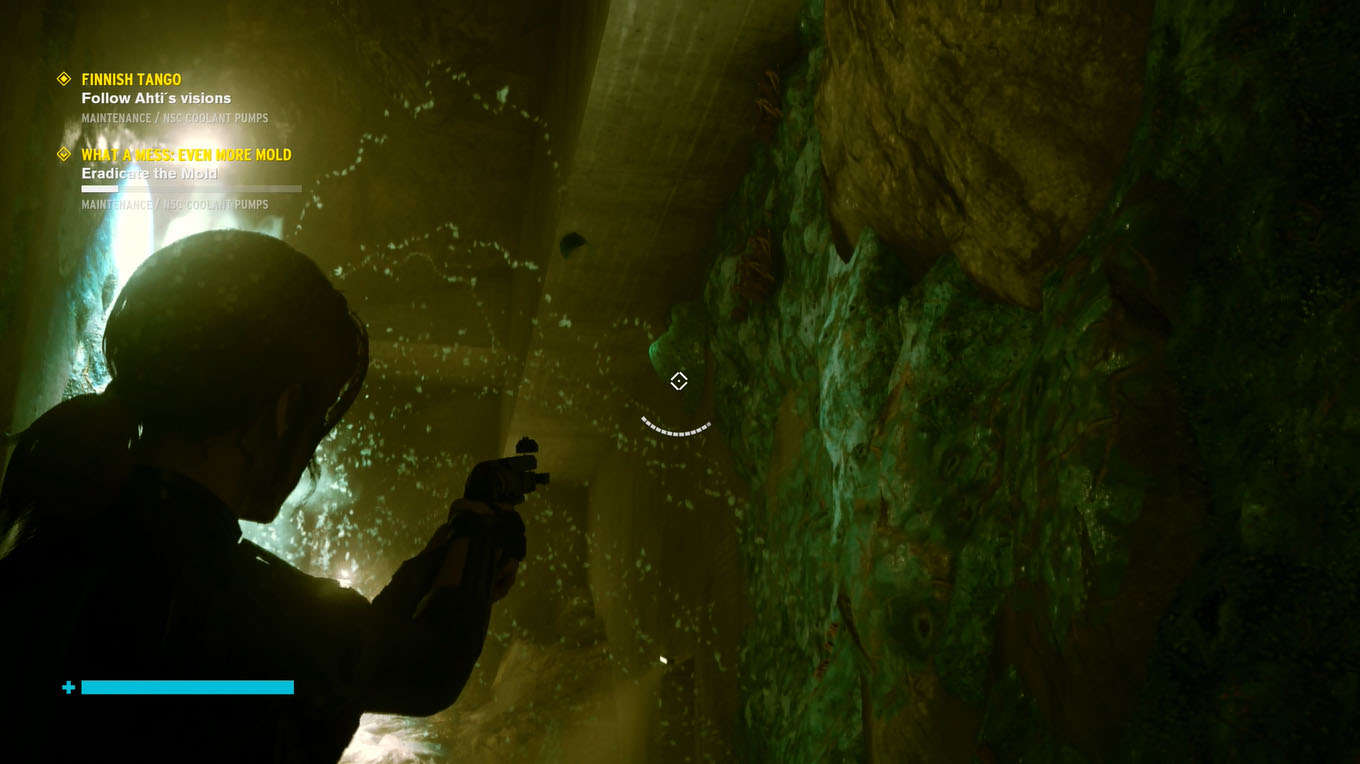
Task: Select the What A Mess: Even More Mold title
Action: pyautogui.click(x=186, y=155)
